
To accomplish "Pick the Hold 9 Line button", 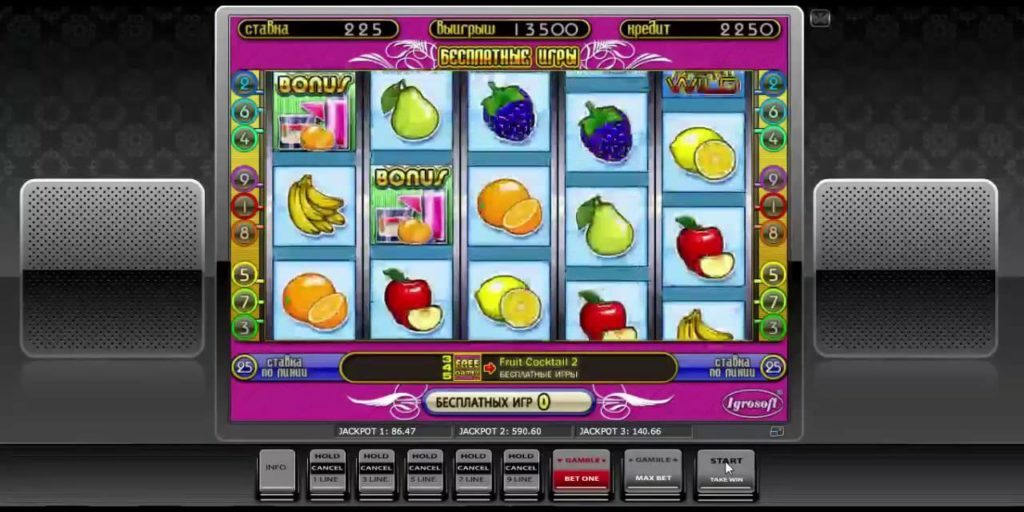I will click(x=521, y=468).
